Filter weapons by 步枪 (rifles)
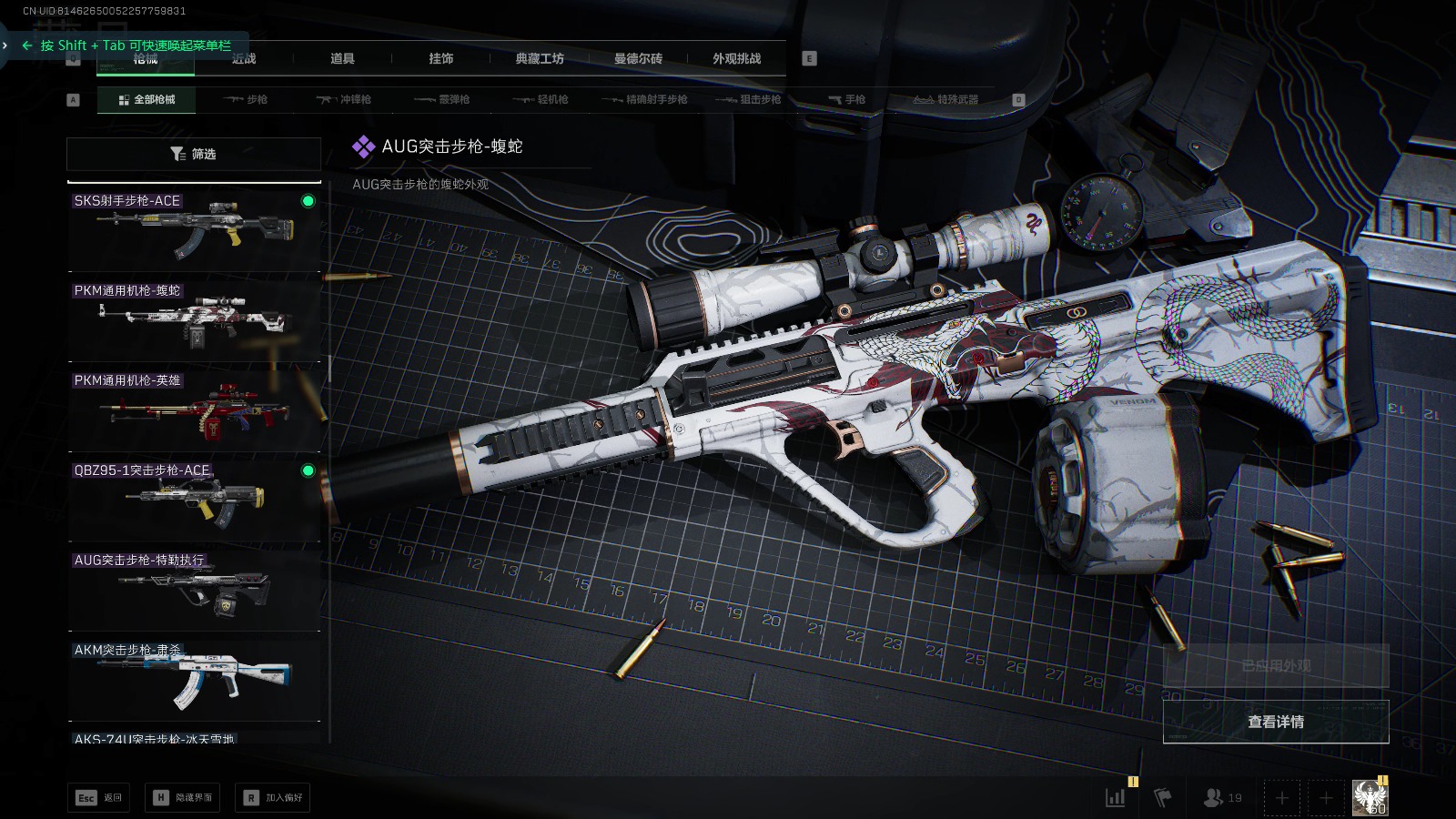The image size is (1456, 819). [246, 99]
